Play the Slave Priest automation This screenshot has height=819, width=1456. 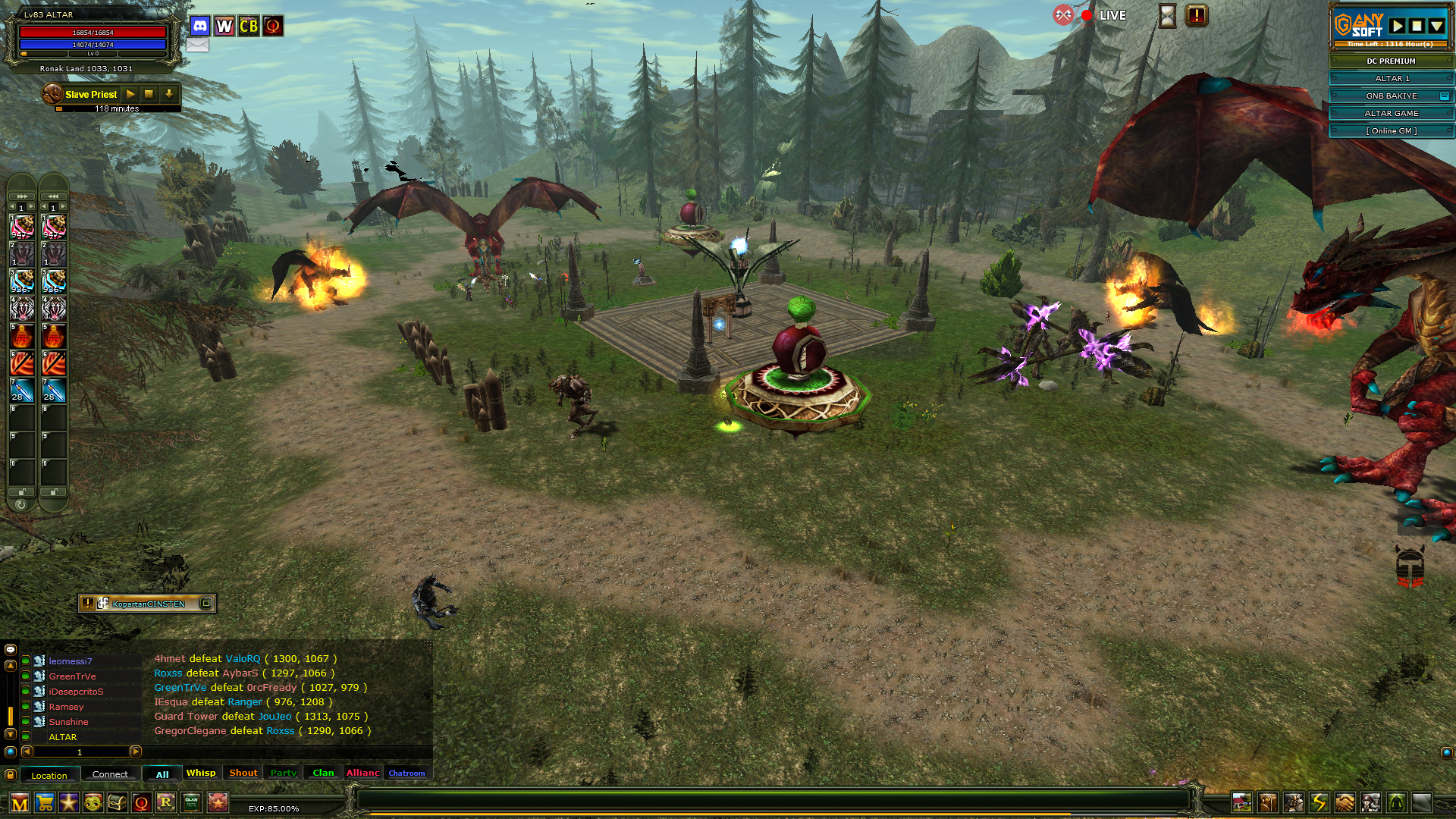click(130, 94)
